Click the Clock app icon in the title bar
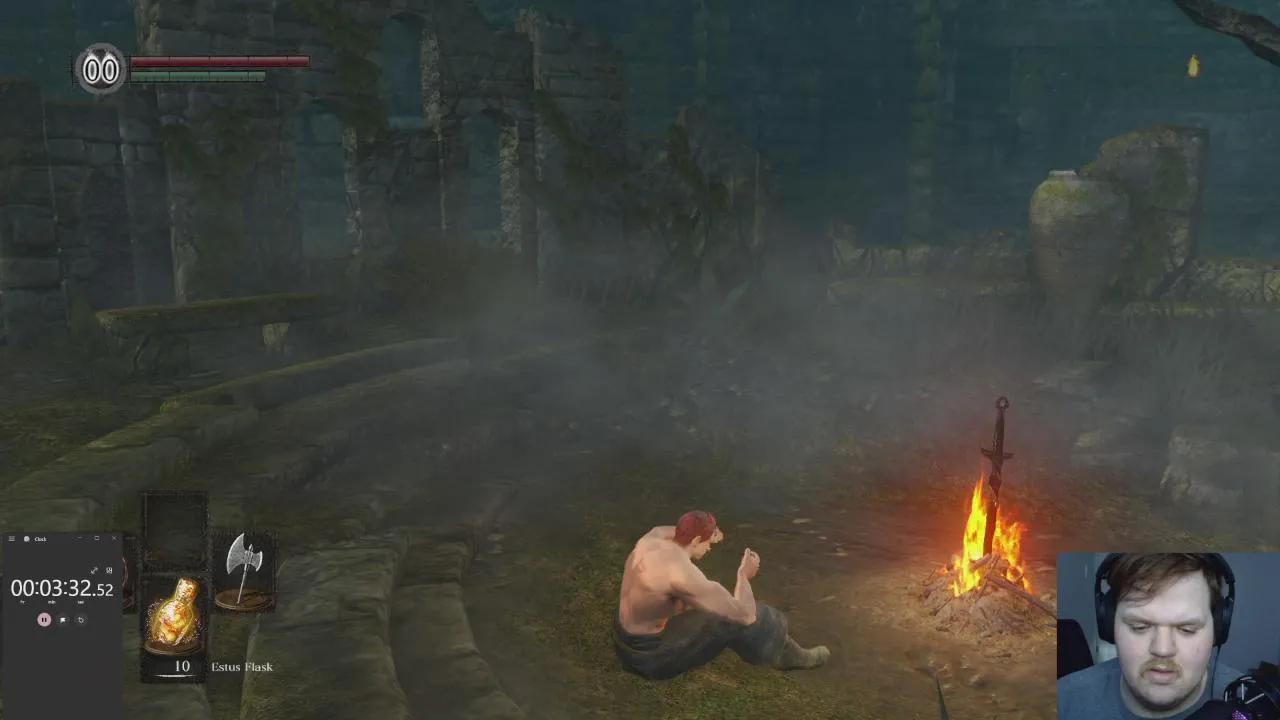 coord(26,537)
